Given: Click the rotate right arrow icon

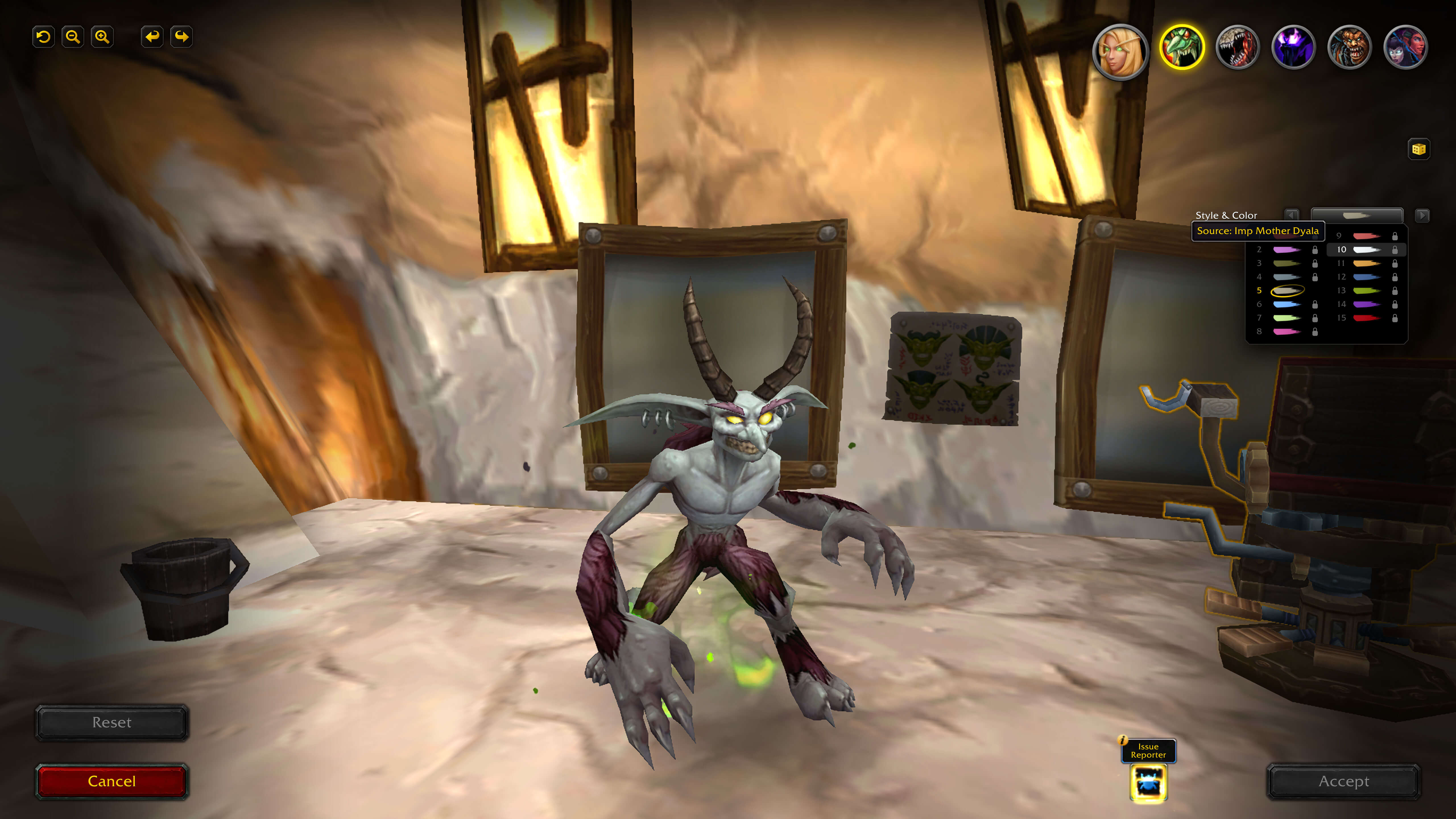Looking at the screenshot, I should click(181, 36).
